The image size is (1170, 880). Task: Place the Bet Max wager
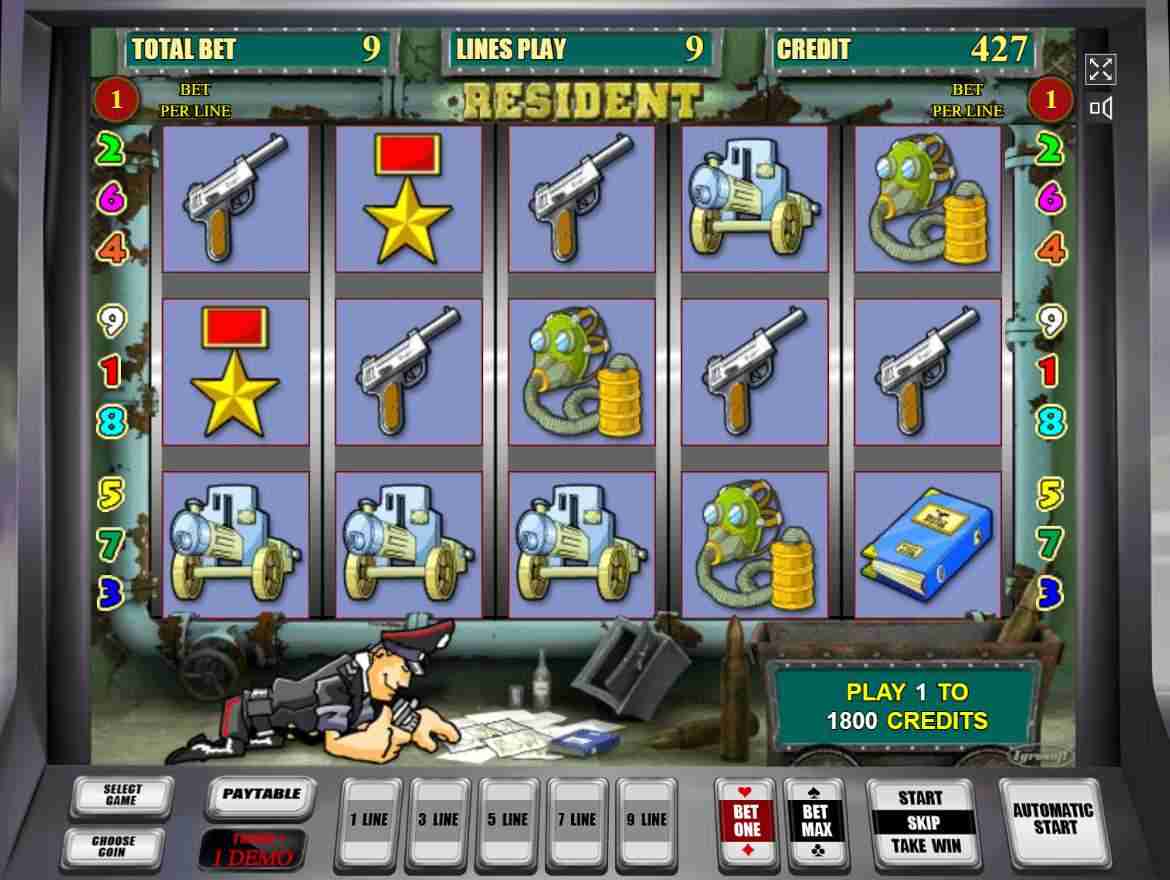[x=816, y=822]
